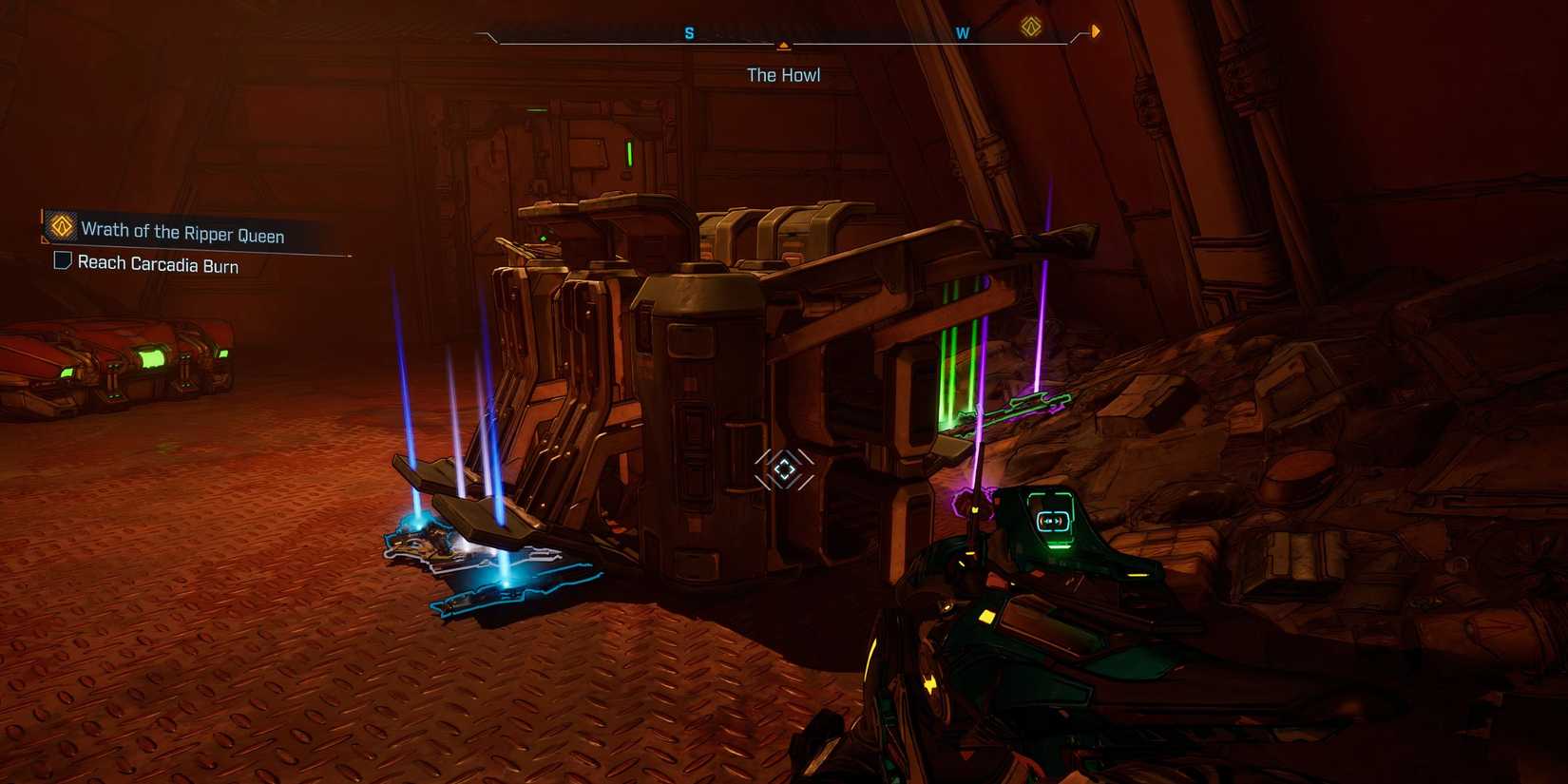Screen dimensions: 1568x784
Task: Select the S marker on the compass bar
Action: [688, 31]
